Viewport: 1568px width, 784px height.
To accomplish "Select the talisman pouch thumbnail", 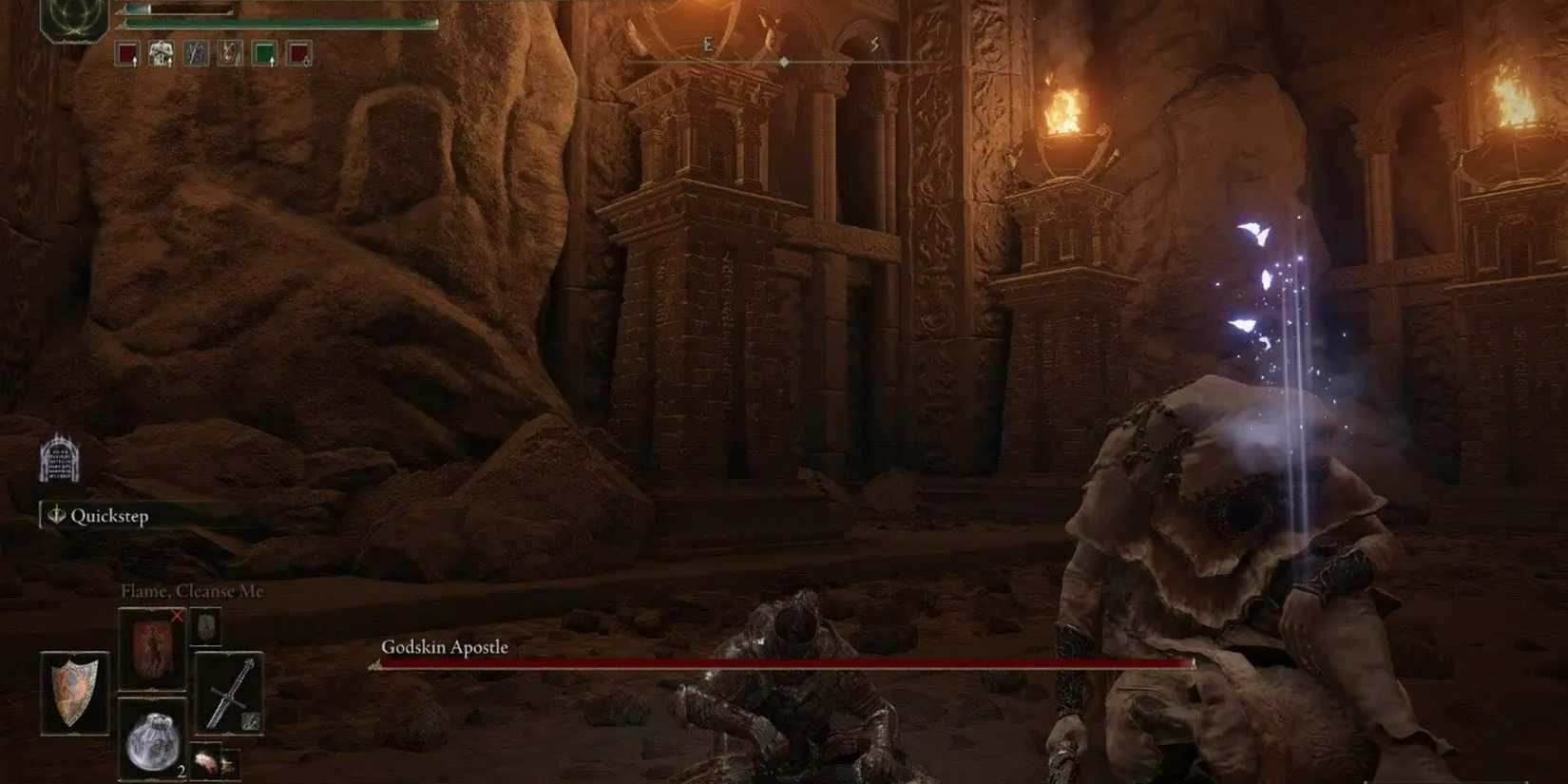I will (x=205, y=625).
